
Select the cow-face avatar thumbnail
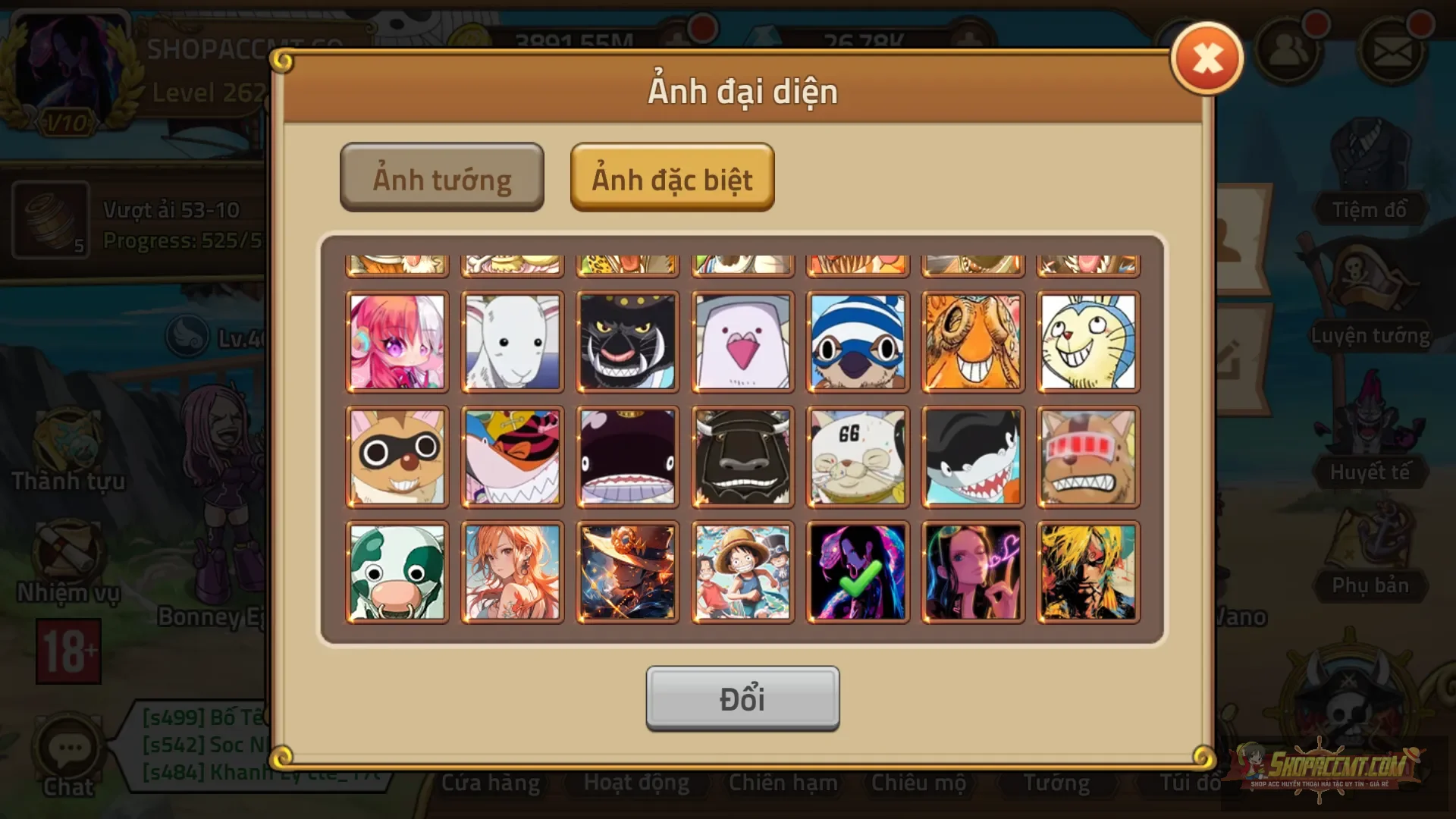(397, 571)
